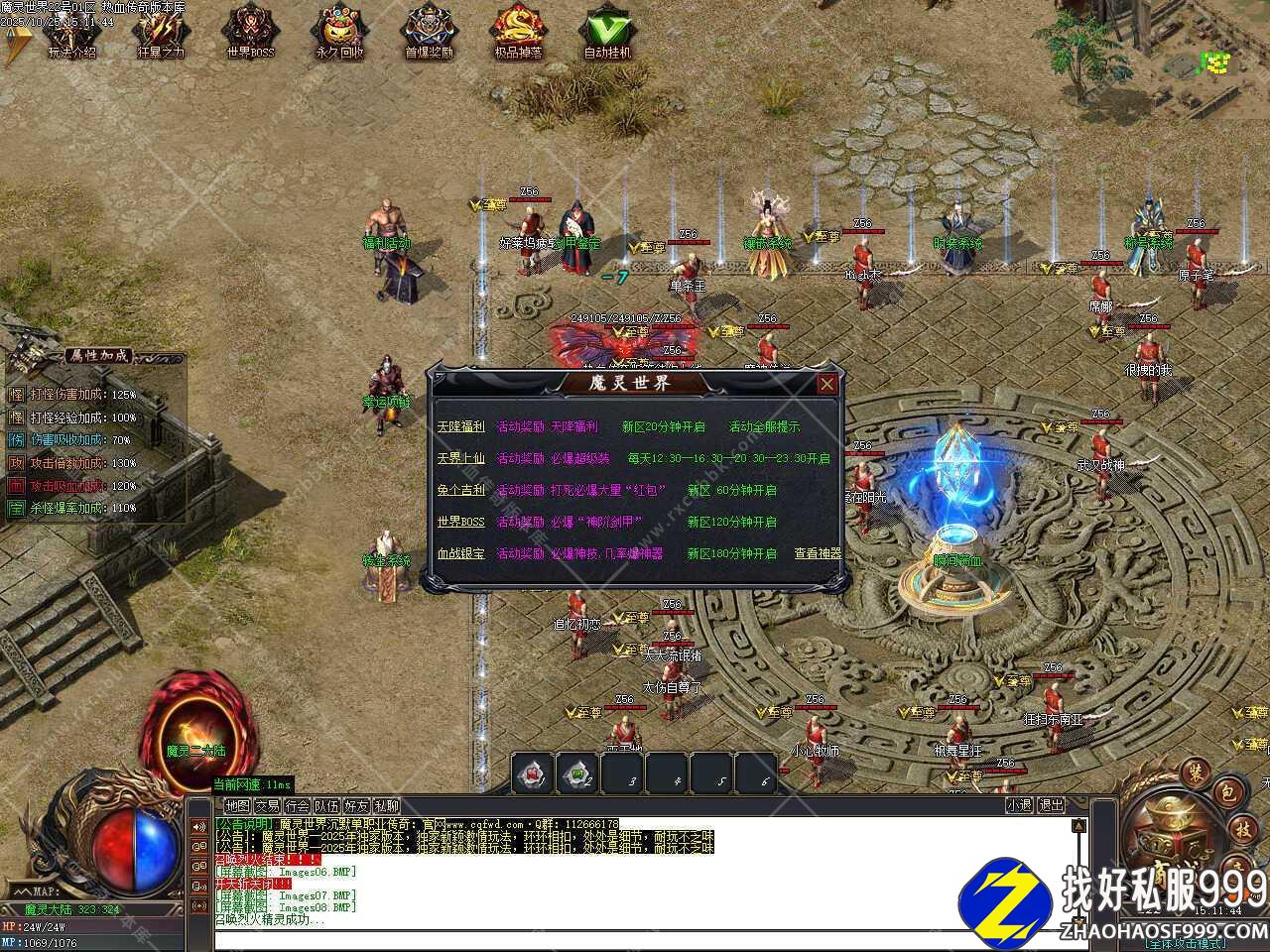Close the 魔灵世界 dialog window
Viewport: 1270px width, 952px height.
tap(826, 384)
